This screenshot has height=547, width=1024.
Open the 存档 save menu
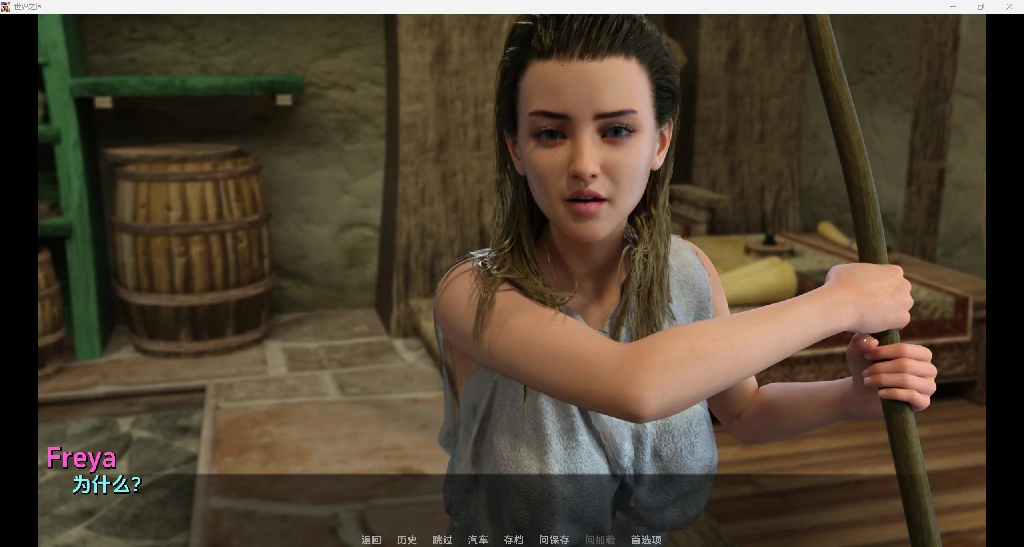pyautogui.click(x=513, y=540)
